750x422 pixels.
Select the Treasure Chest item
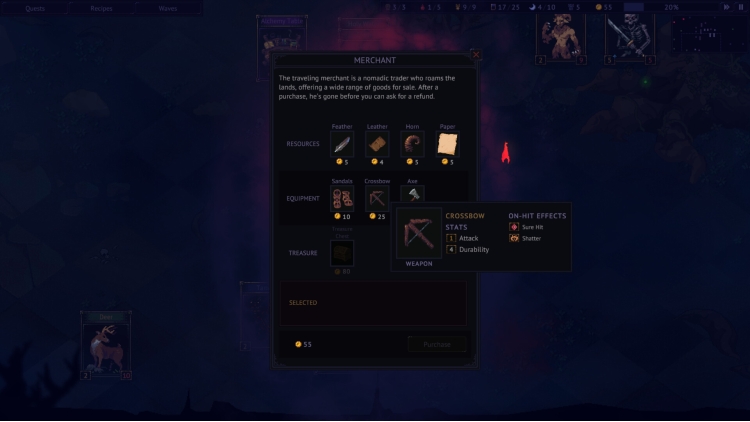pos(342,253)
